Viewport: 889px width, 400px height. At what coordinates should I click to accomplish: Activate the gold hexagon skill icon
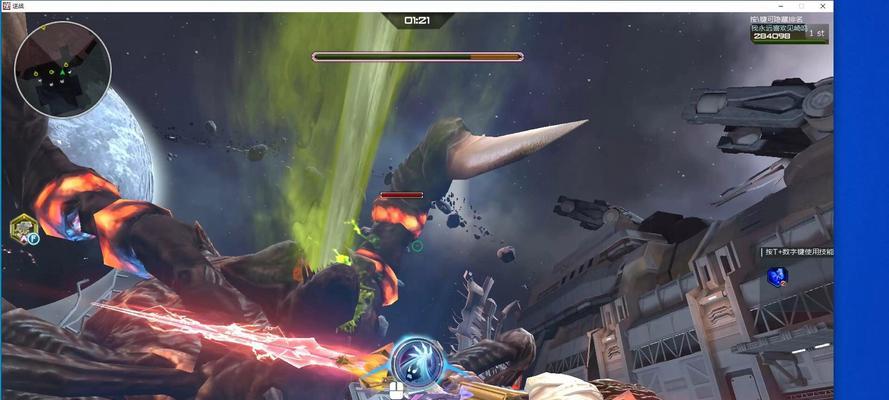(23, 229)
